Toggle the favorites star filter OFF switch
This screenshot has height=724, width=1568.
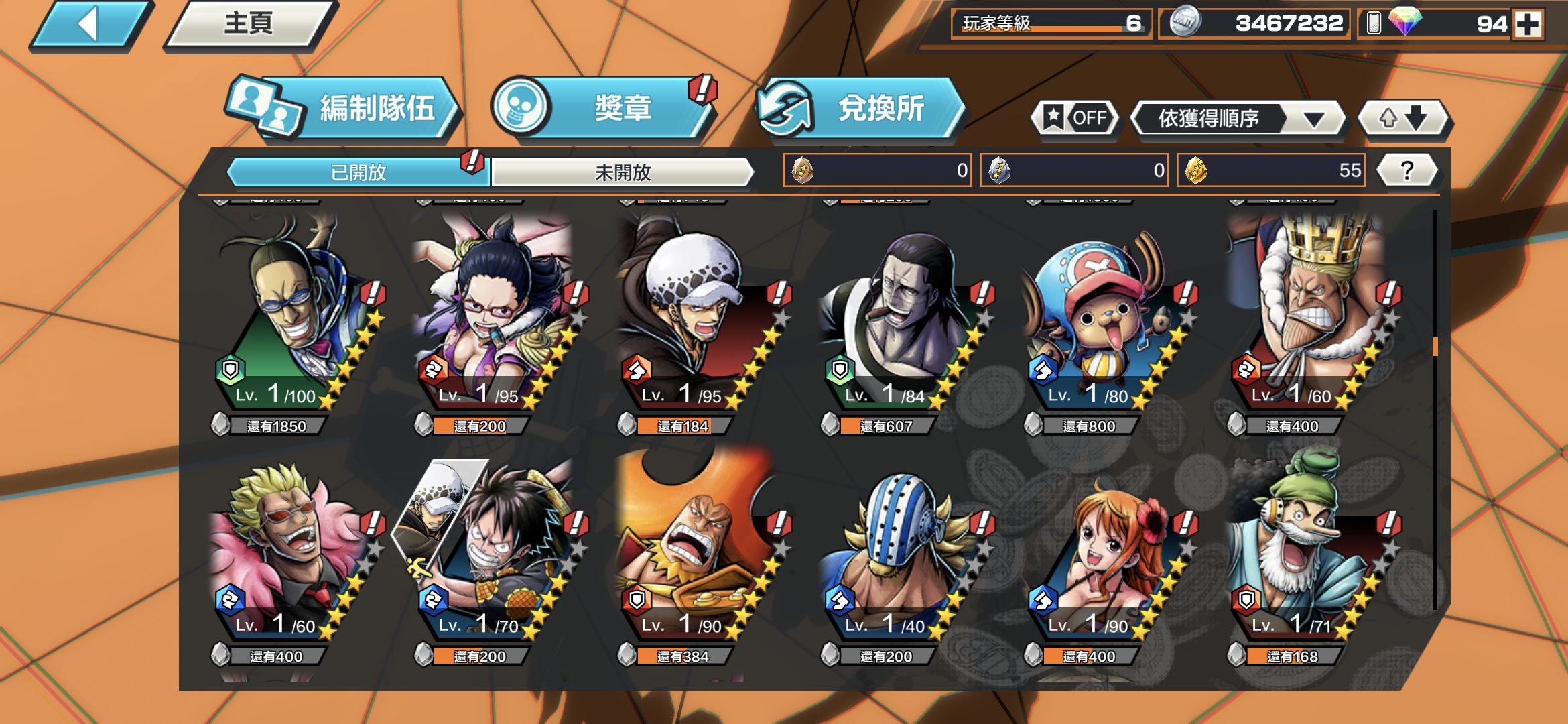[x=1075, y=119]
